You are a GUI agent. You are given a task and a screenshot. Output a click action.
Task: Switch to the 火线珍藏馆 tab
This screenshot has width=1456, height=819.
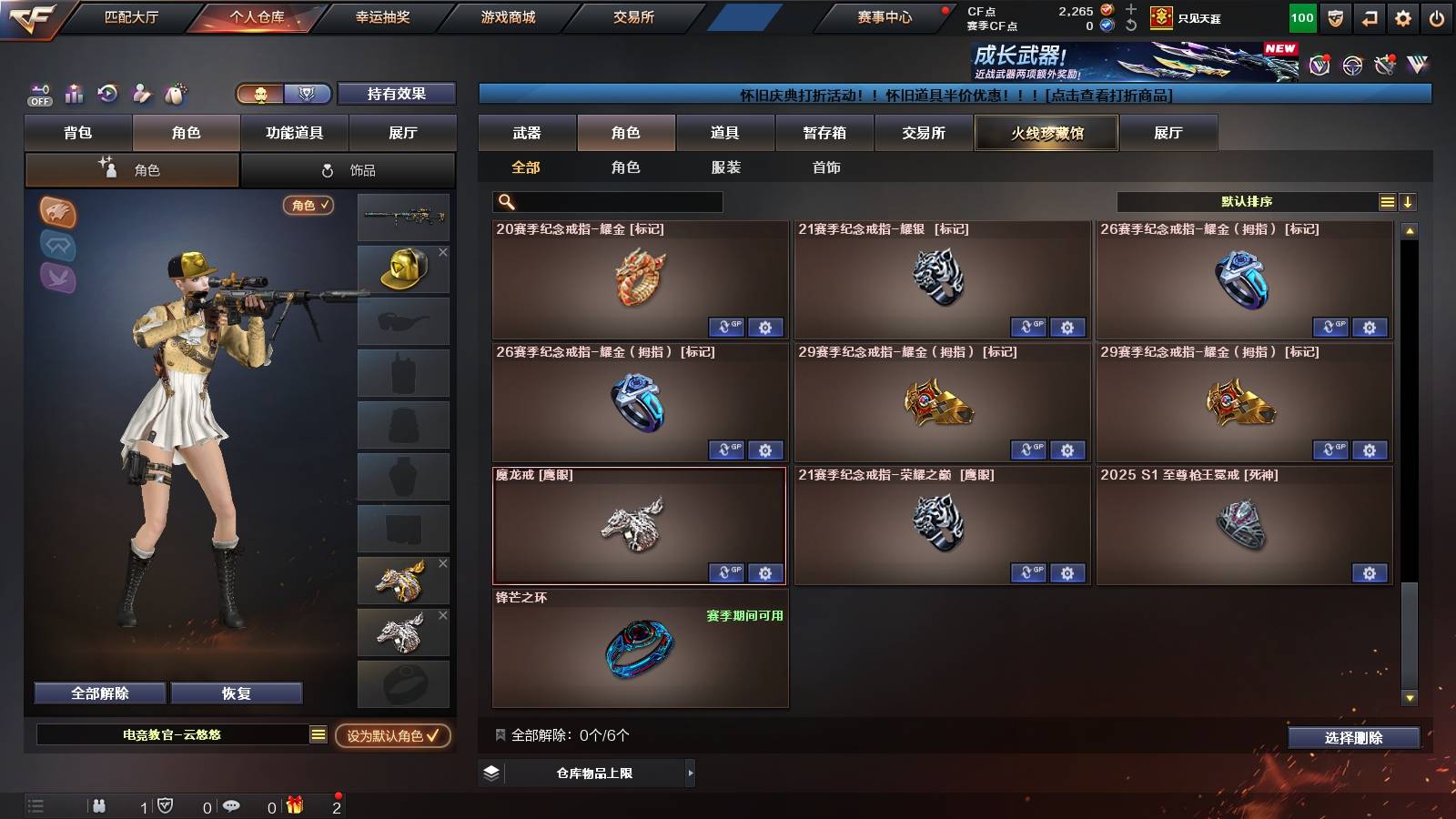1046,133
